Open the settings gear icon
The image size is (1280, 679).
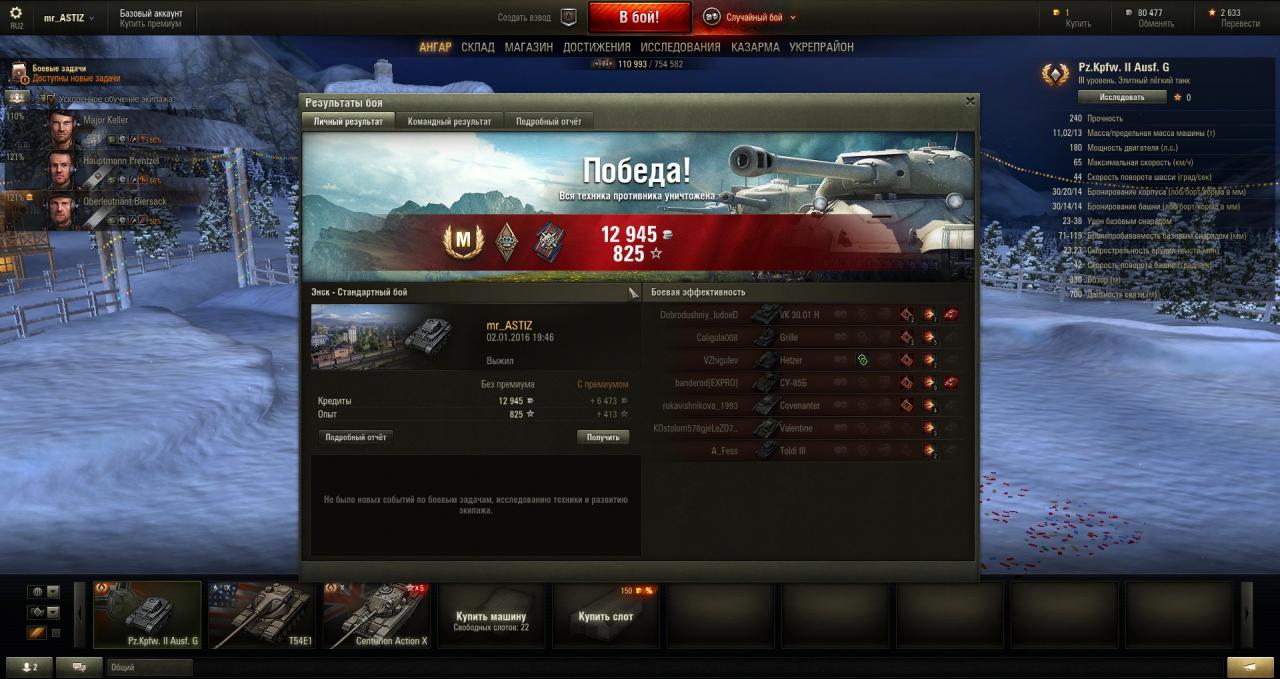15,13
